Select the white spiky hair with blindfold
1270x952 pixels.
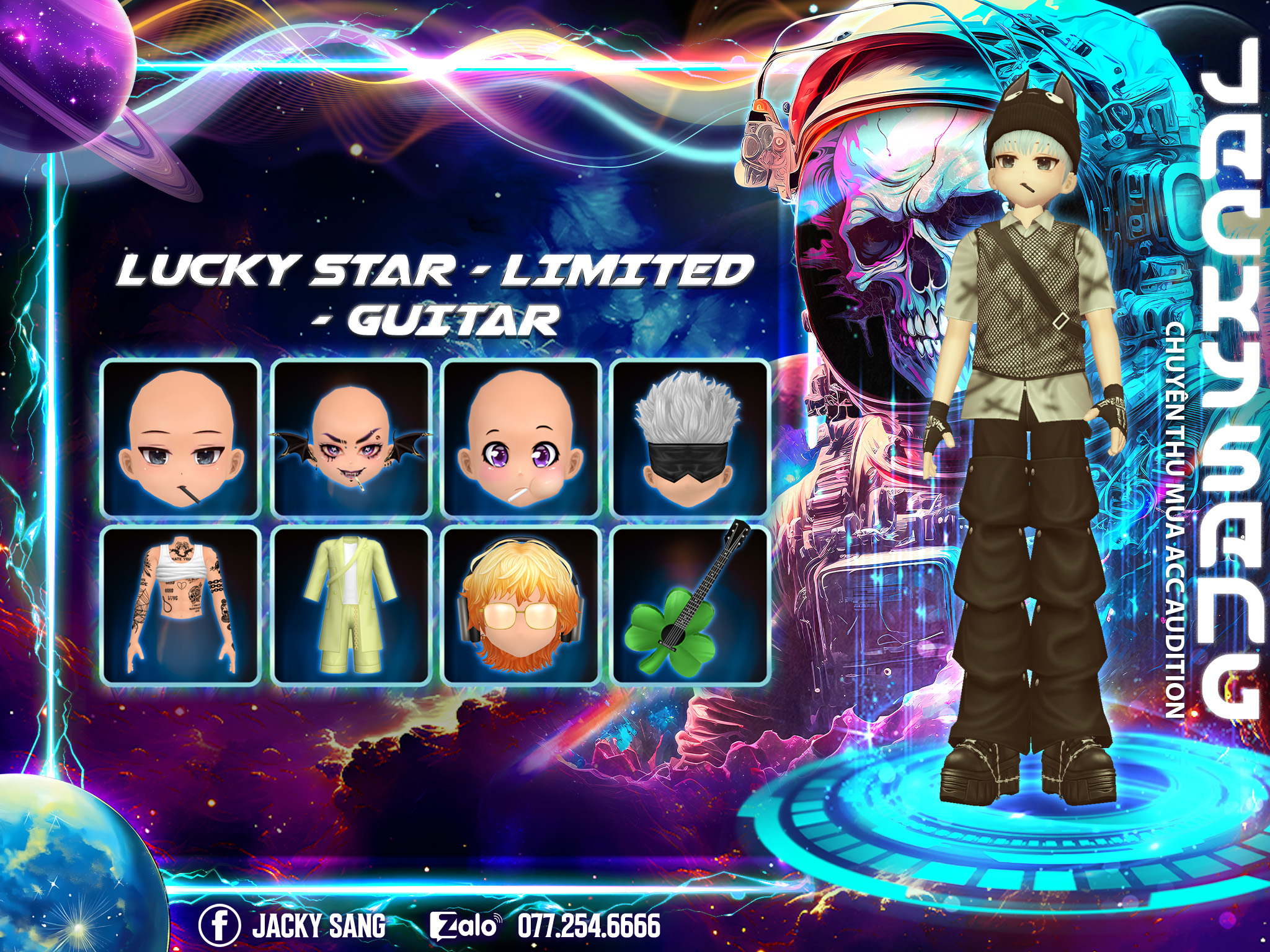click(x=689, y=439)
